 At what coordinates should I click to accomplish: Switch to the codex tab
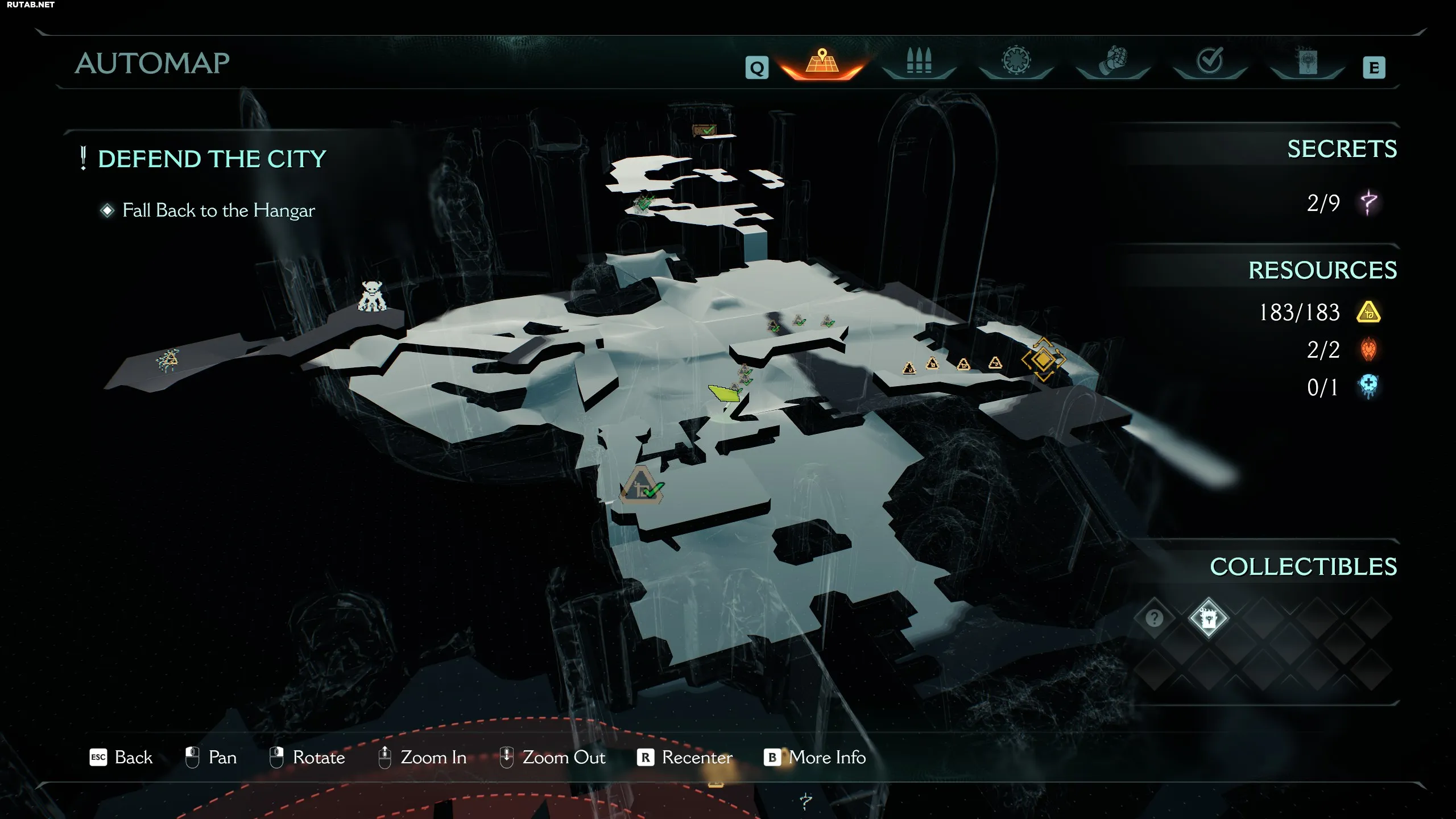click(x=1306, y=61)
